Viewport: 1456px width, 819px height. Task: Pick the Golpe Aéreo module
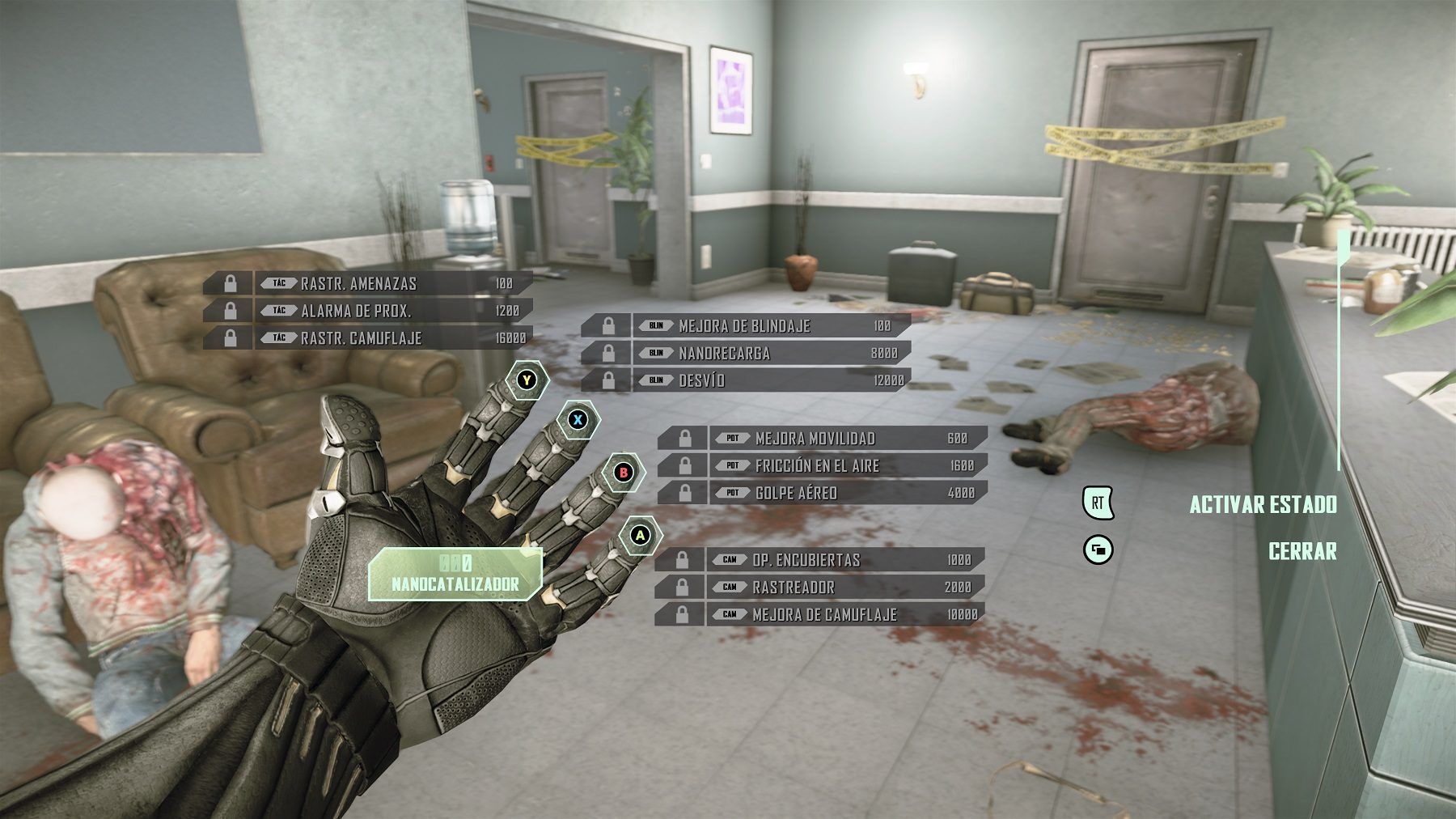point(822,493)
